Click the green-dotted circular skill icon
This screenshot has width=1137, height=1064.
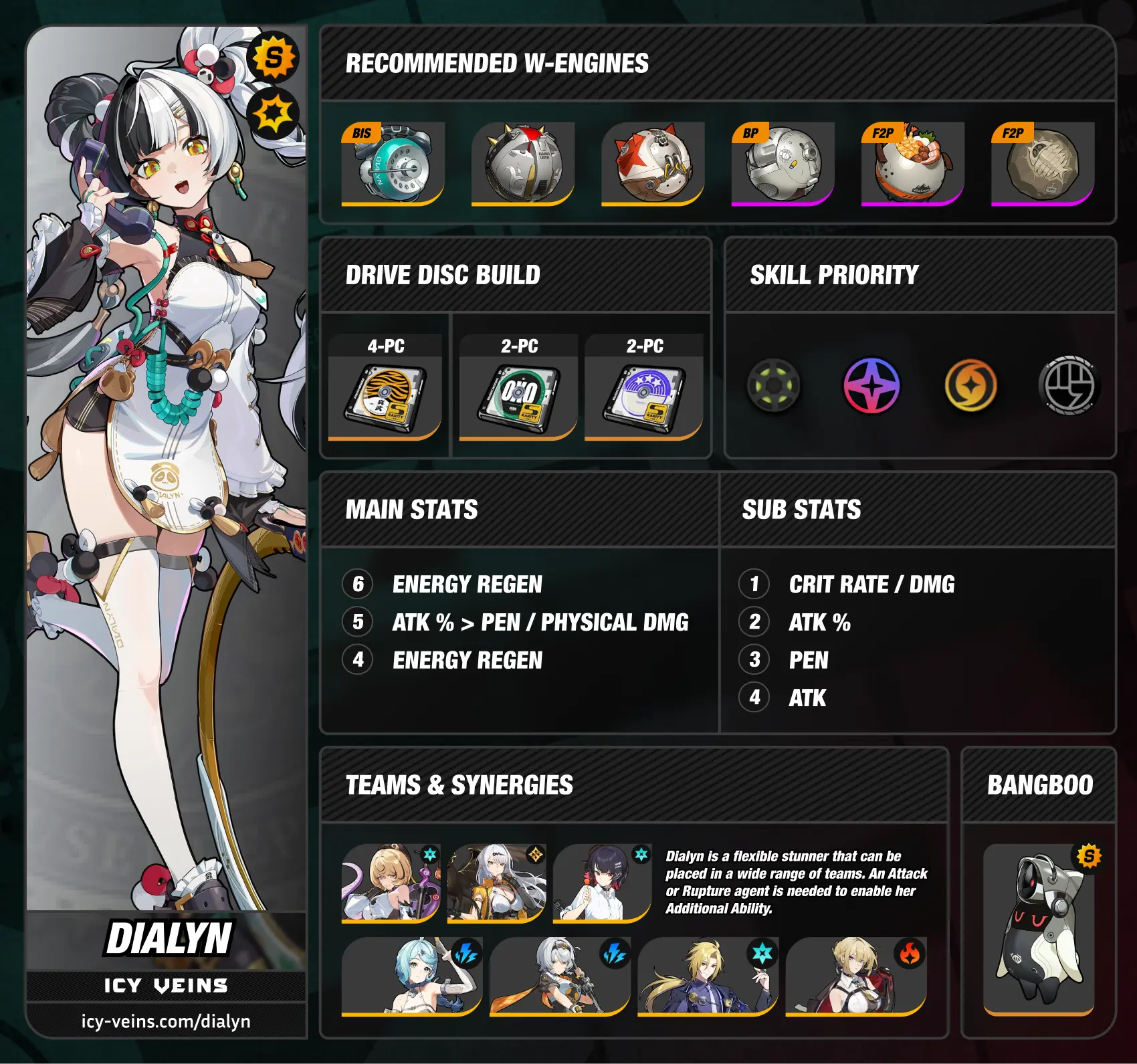[774, 386]
